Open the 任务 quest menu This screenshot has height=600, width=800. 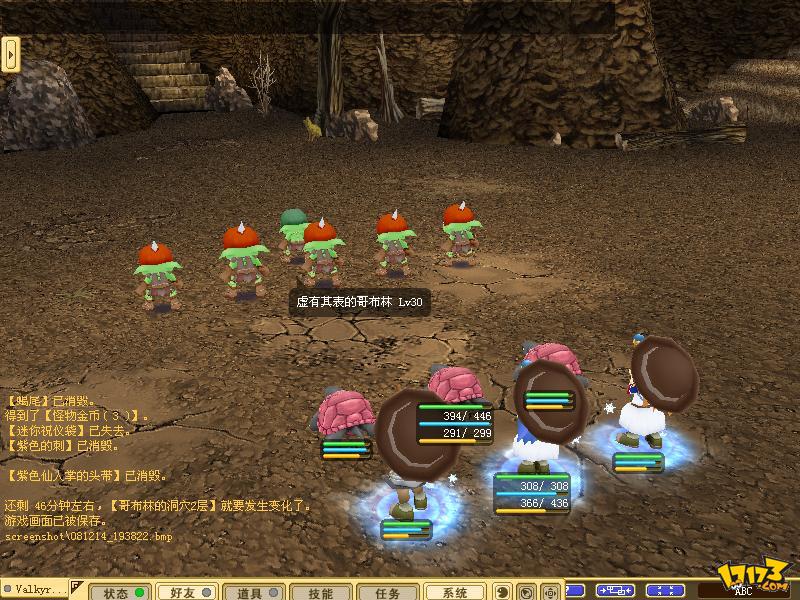click(x=387, y=592)
